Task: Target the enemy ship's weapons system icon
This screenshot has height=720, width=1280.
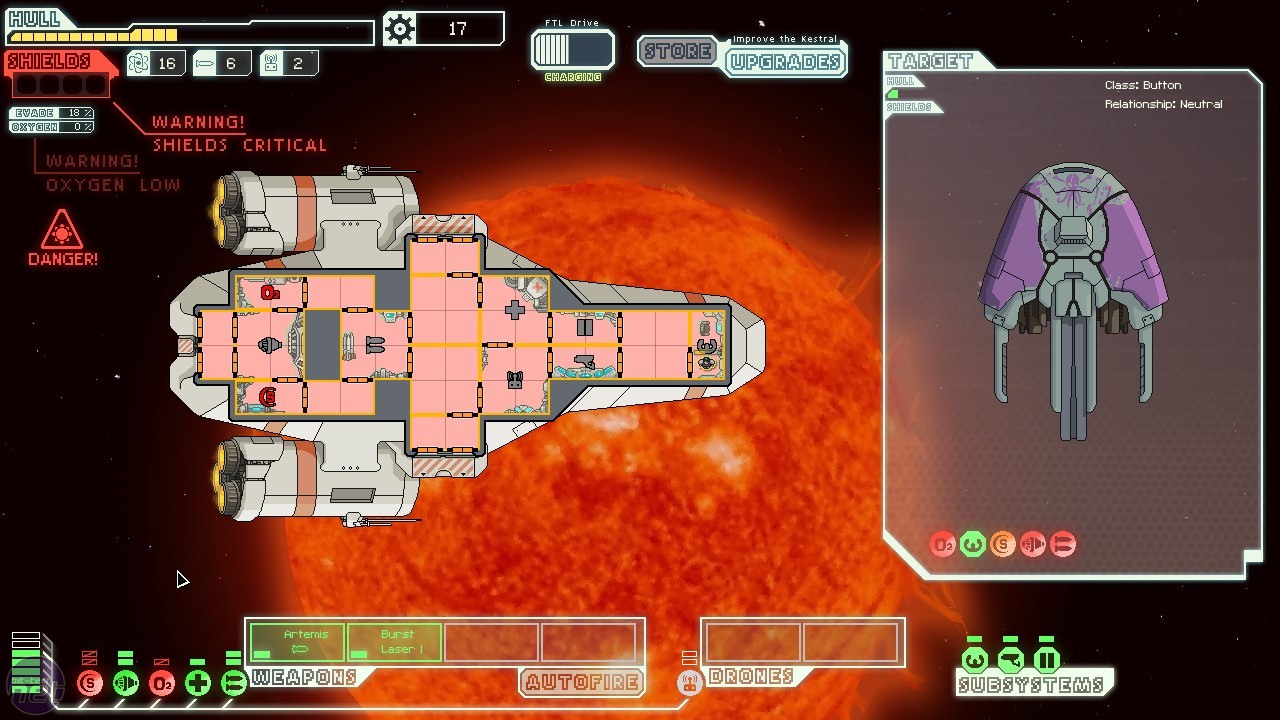Action: [x=1062, y=544]
